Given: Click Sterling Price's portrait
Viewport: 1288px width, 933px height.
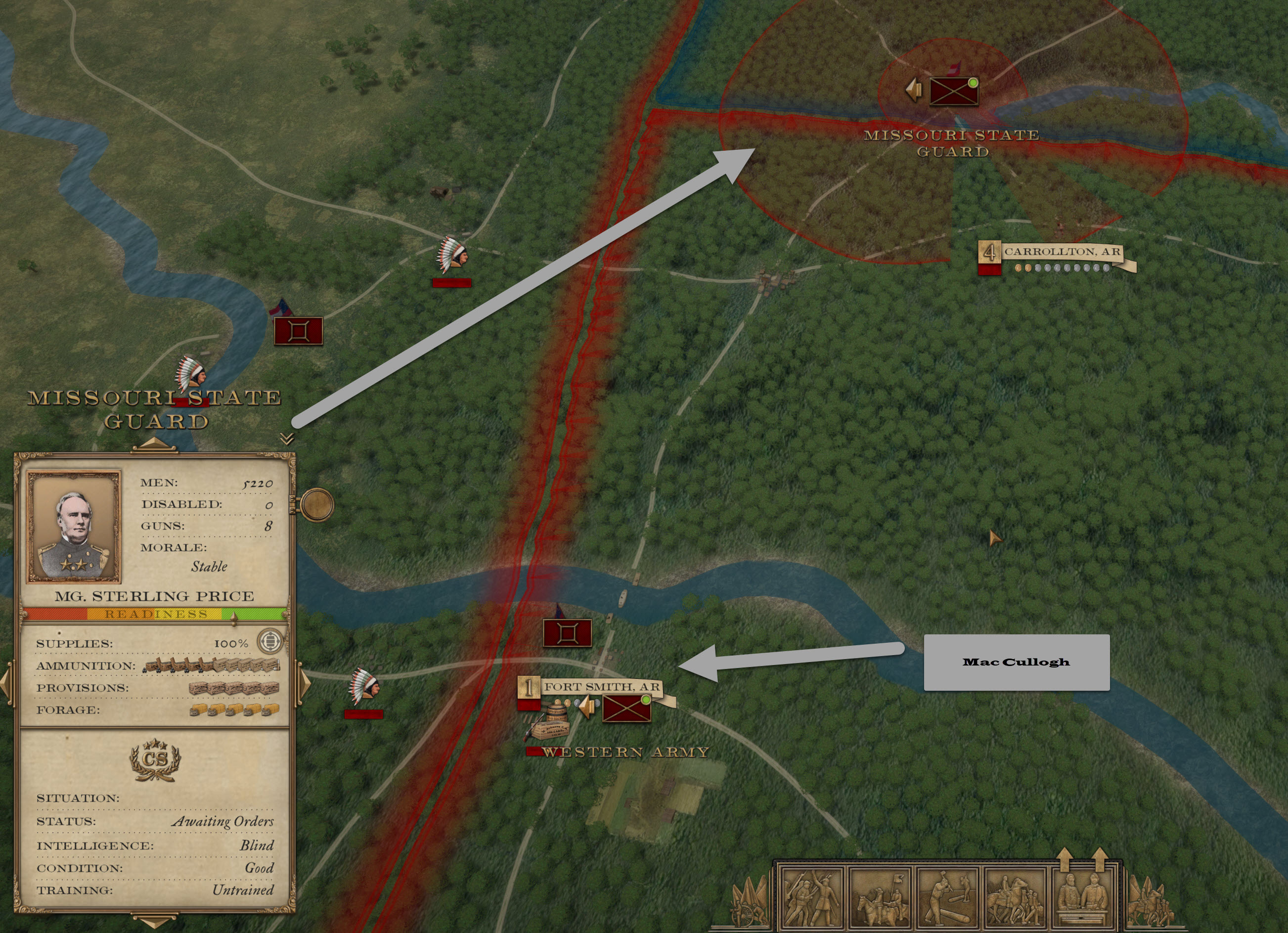Looking at the screenshot, I should tap(74, 527).
